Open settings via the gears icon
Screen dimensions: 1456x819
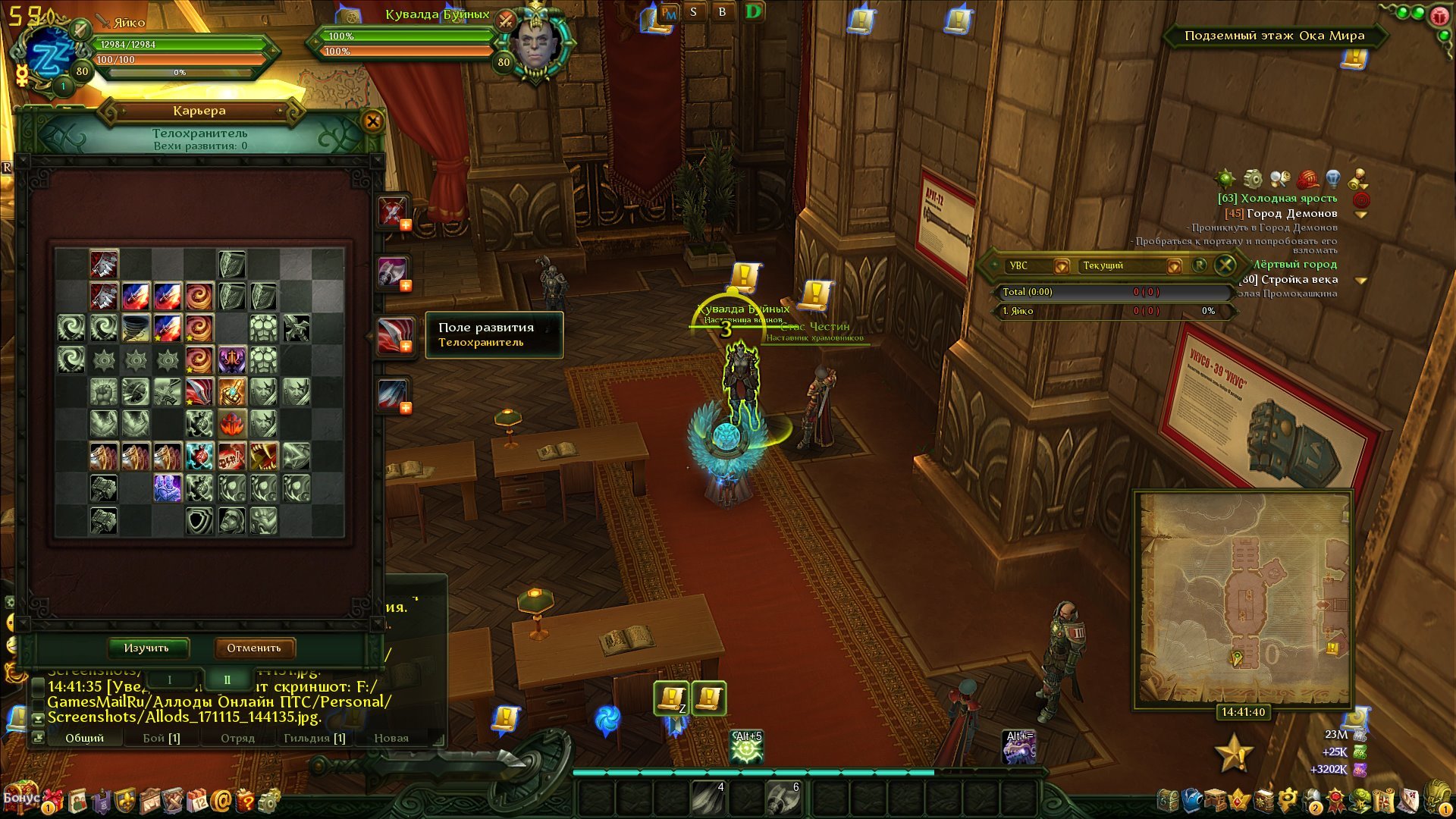(x=269, y=799)
